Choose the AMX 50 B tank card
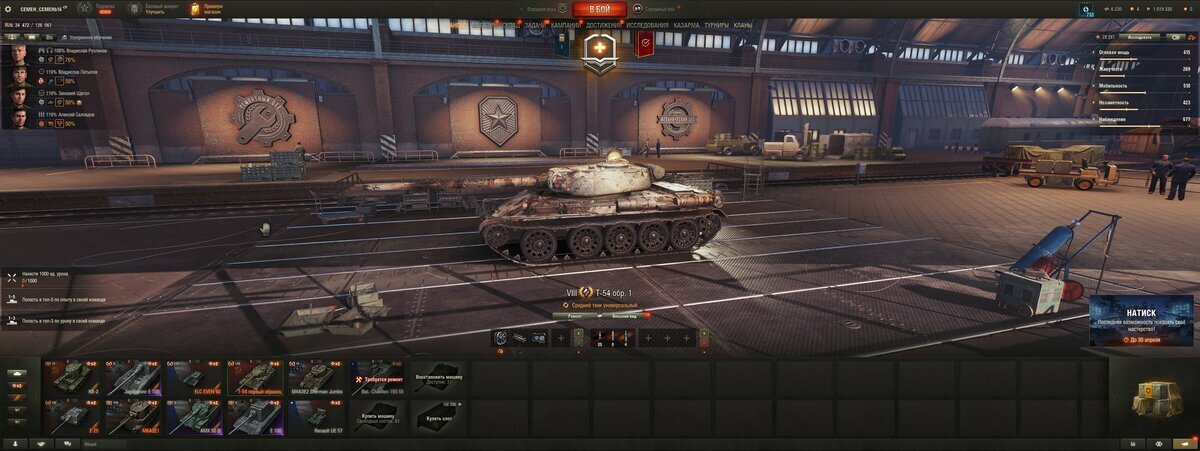Screen dimensions: 1200x451 195,416
